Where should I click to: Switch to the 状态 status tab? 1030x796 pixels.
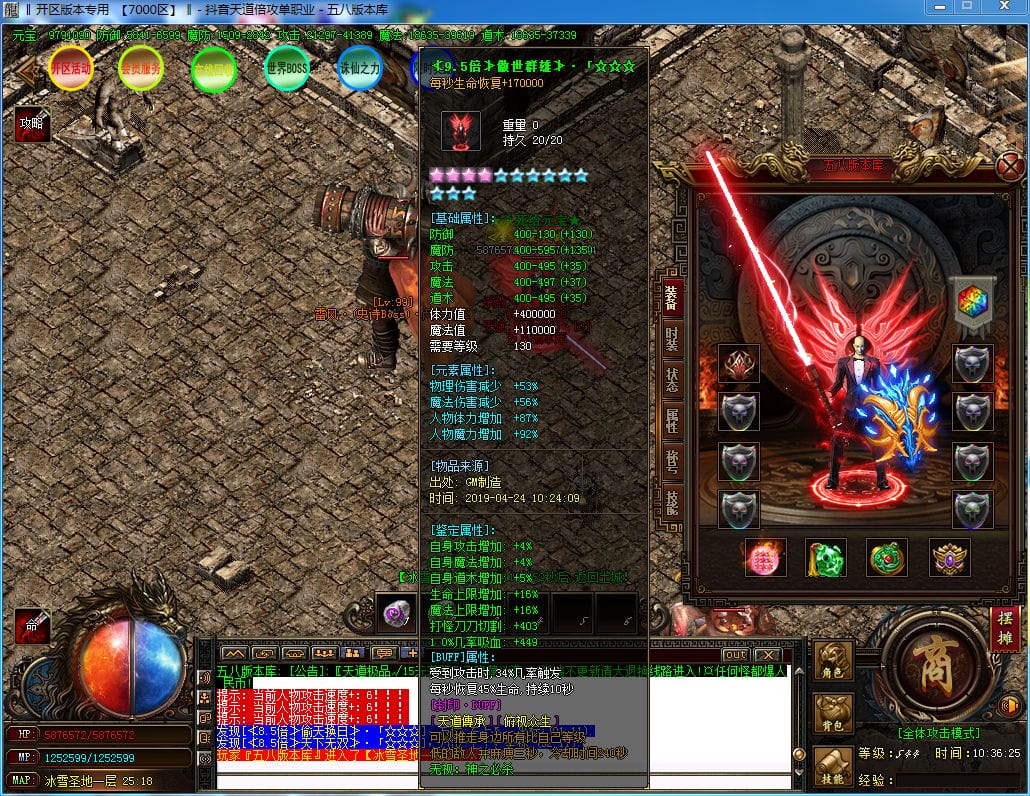tap(671, 379)
